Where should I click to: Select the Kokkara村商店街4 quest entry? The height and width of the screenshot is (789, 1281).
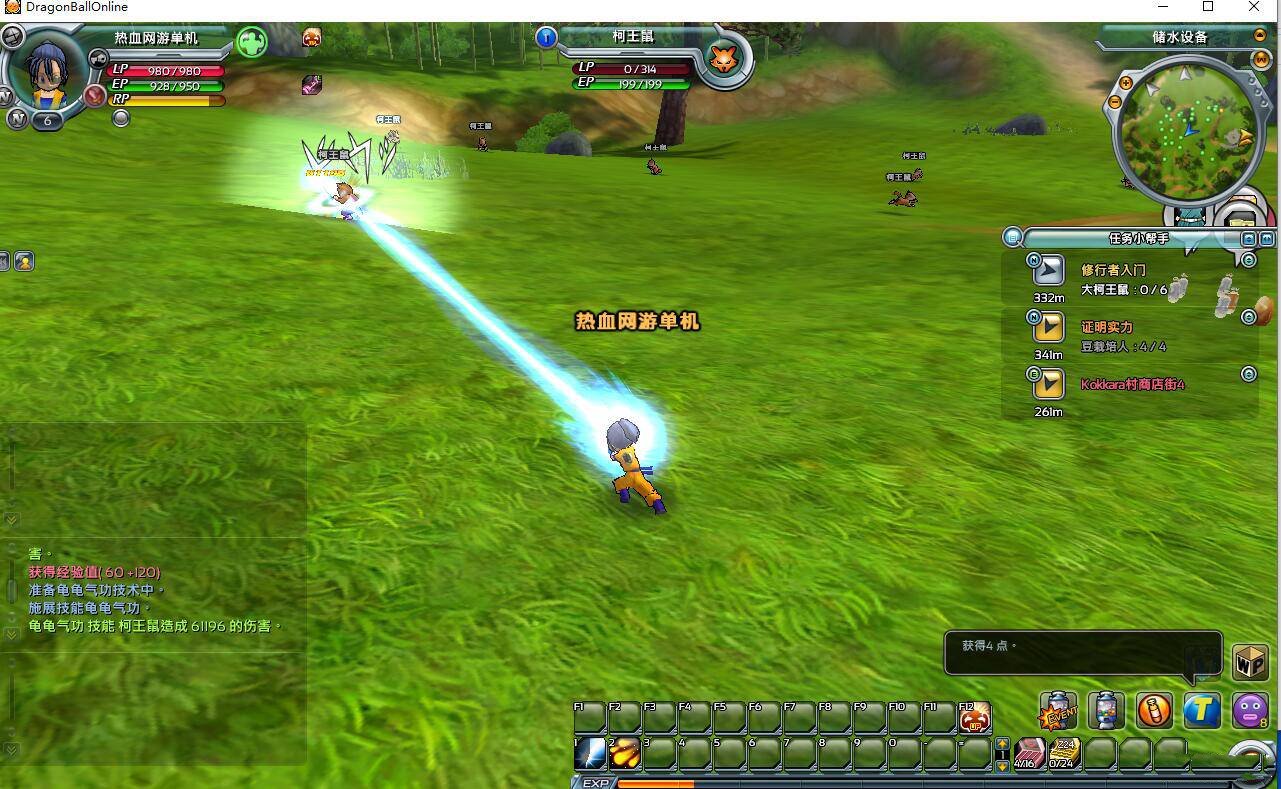[x=1132, y=384]
